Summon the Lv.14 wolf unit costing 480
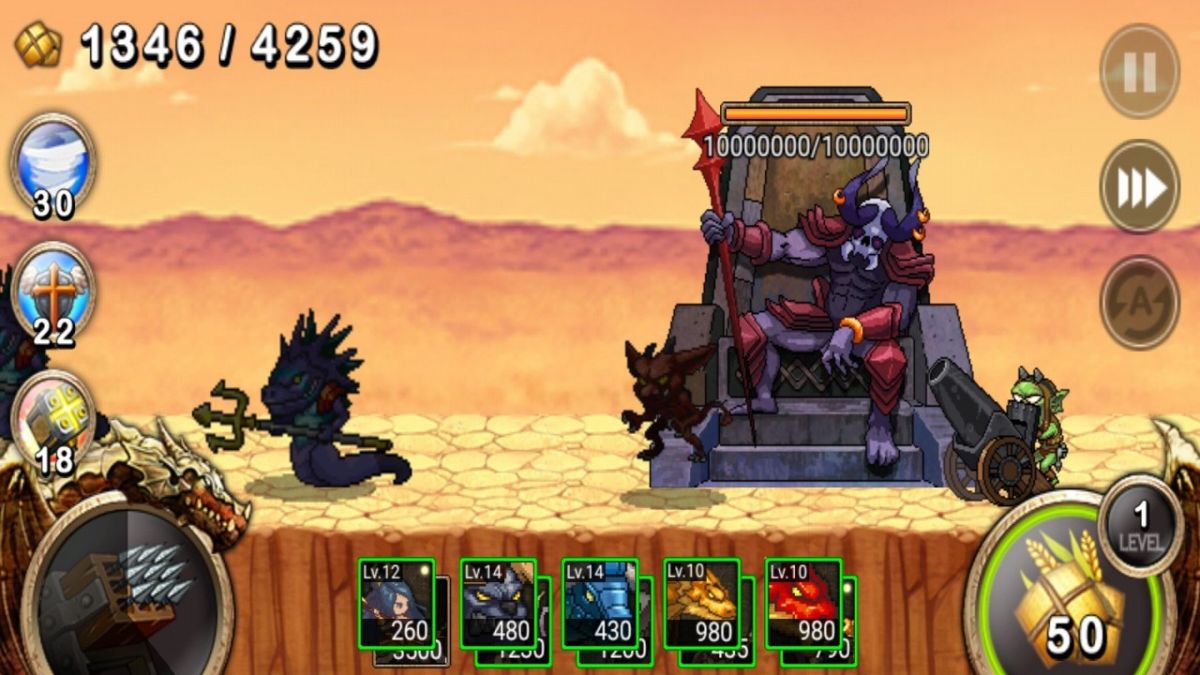 point(498,603)
